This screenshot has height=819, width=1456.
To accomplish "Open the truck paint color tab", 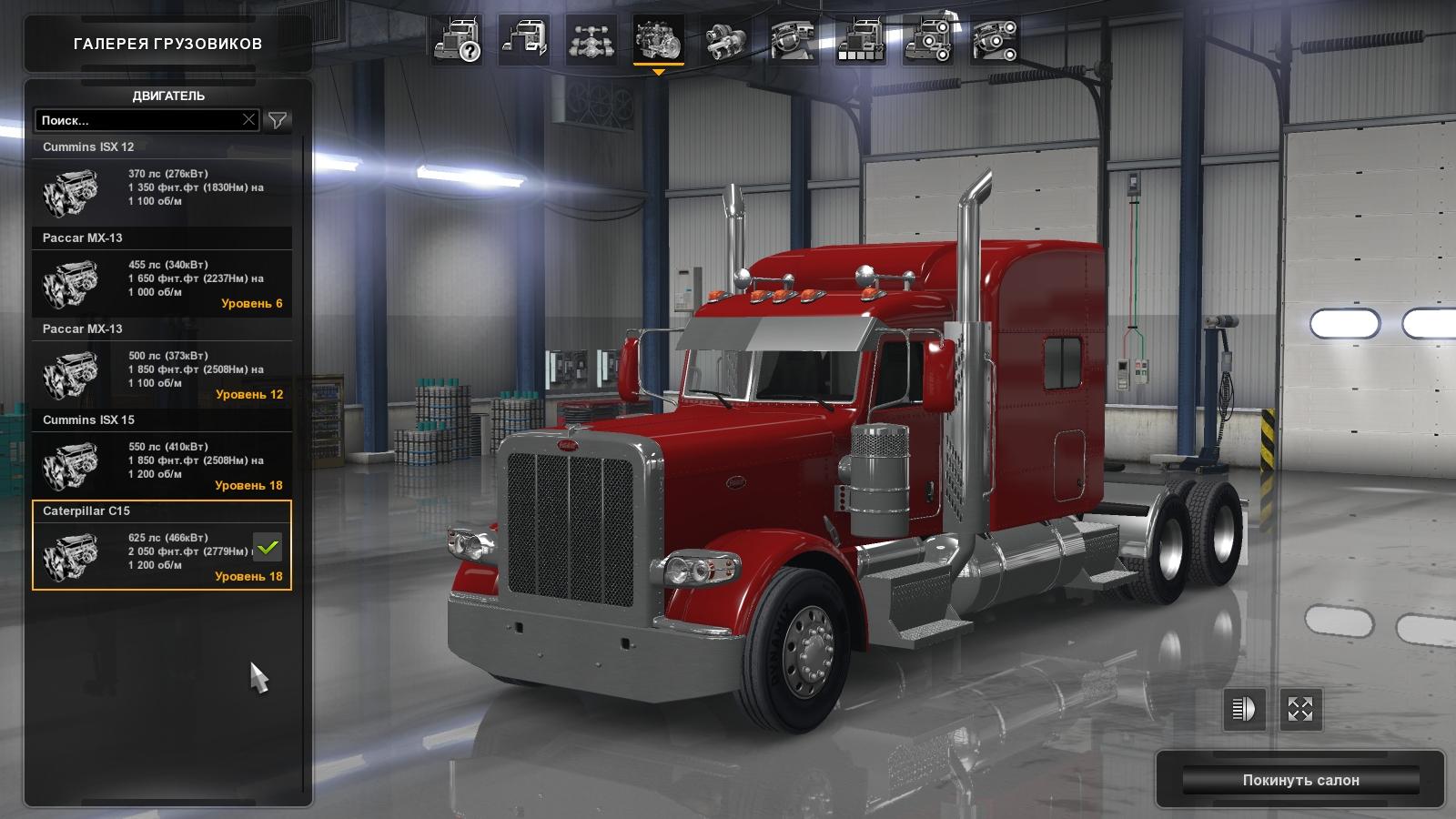I will point(860,41).
